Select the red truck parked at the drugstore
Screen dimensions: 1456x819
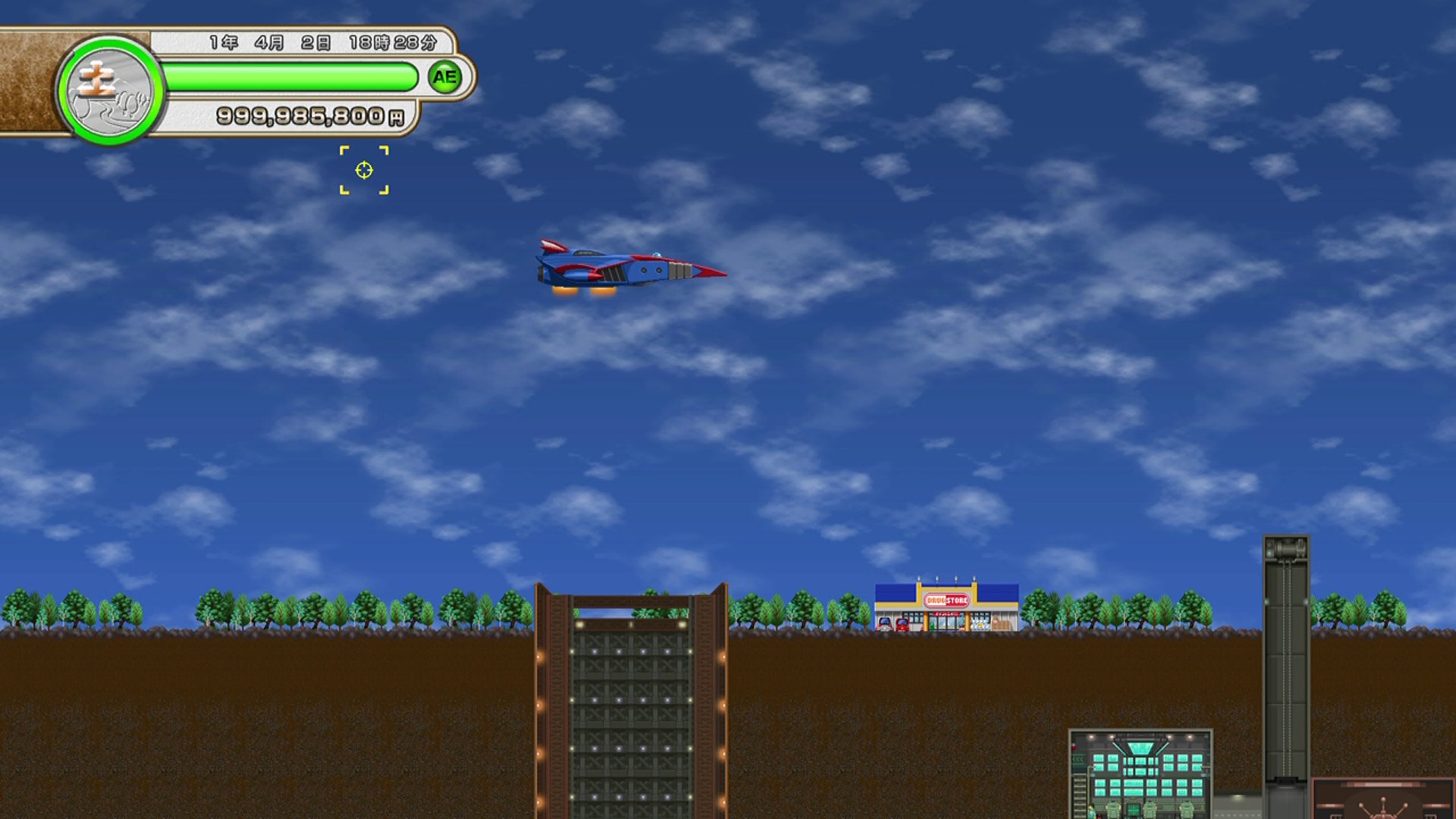coord(902,624)
